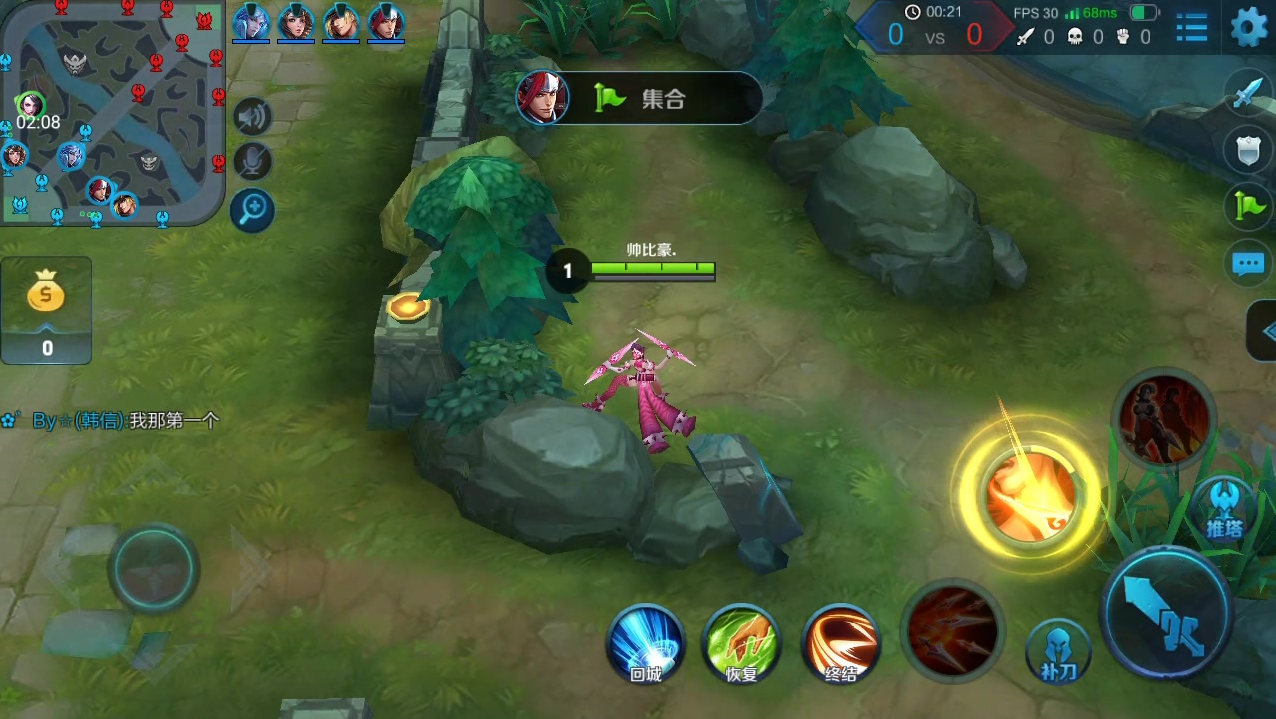Image resolution: width=1276 pixels, height=719 pixels.
Task: Open the quick chat bubble
Action: [1247, 264]
